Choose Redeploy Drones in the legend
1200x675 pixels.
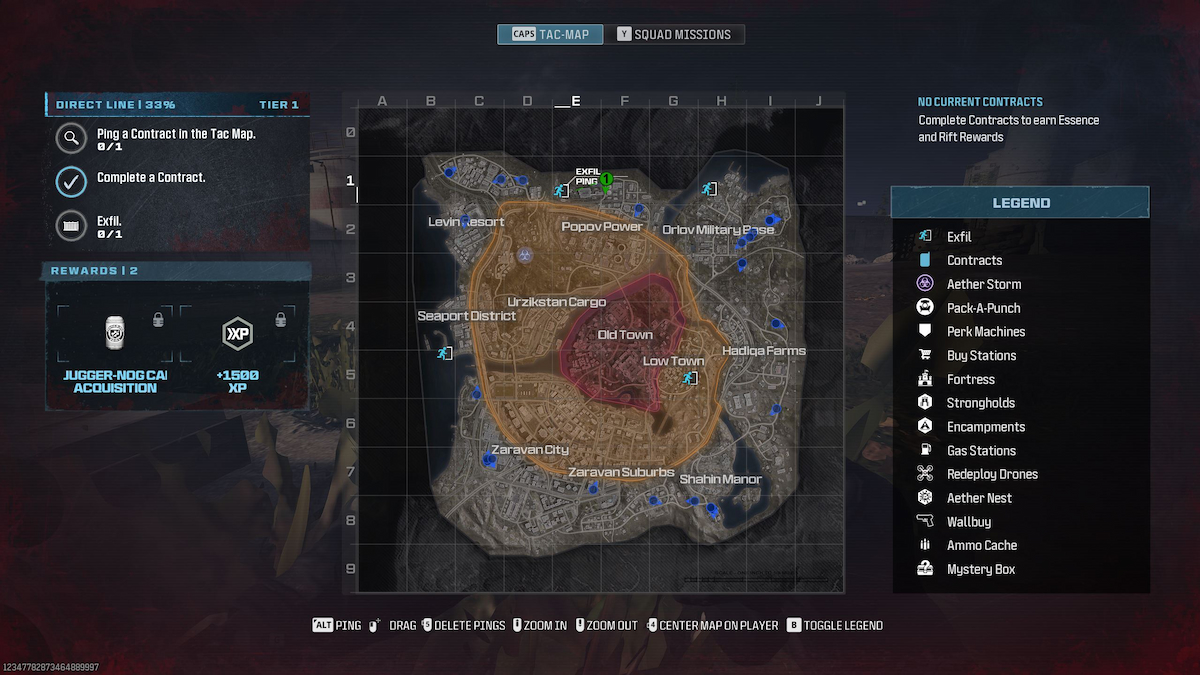991,474
